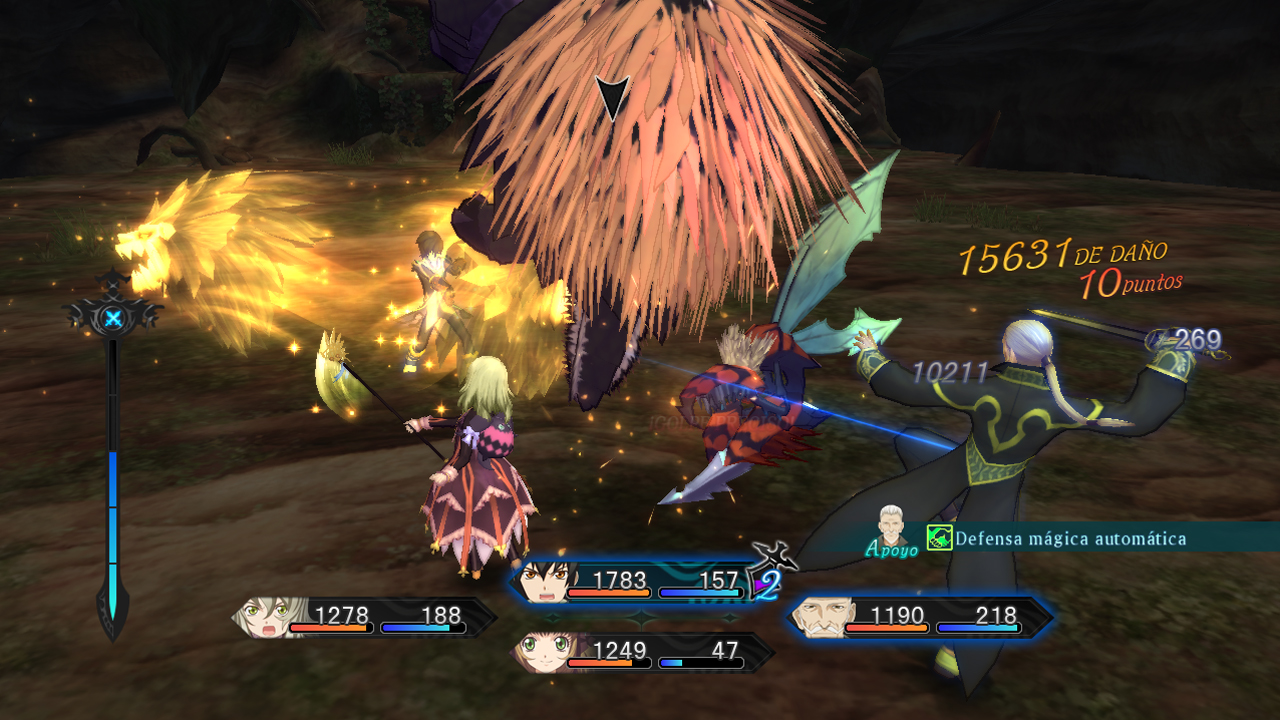
Task: Choose the blonde girl's party status panel
Action: click(364, 618)
